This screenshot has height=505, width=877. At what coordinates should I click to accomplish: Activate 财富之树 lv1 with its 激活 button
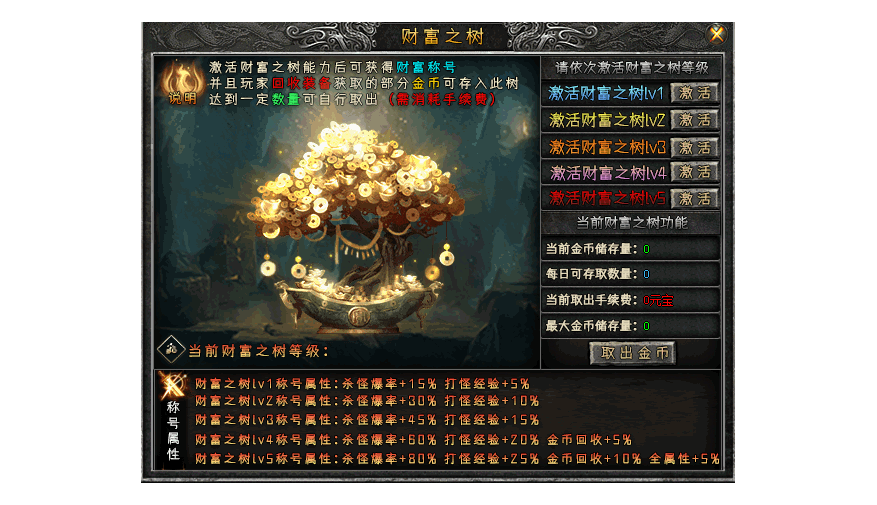point(694,93)
